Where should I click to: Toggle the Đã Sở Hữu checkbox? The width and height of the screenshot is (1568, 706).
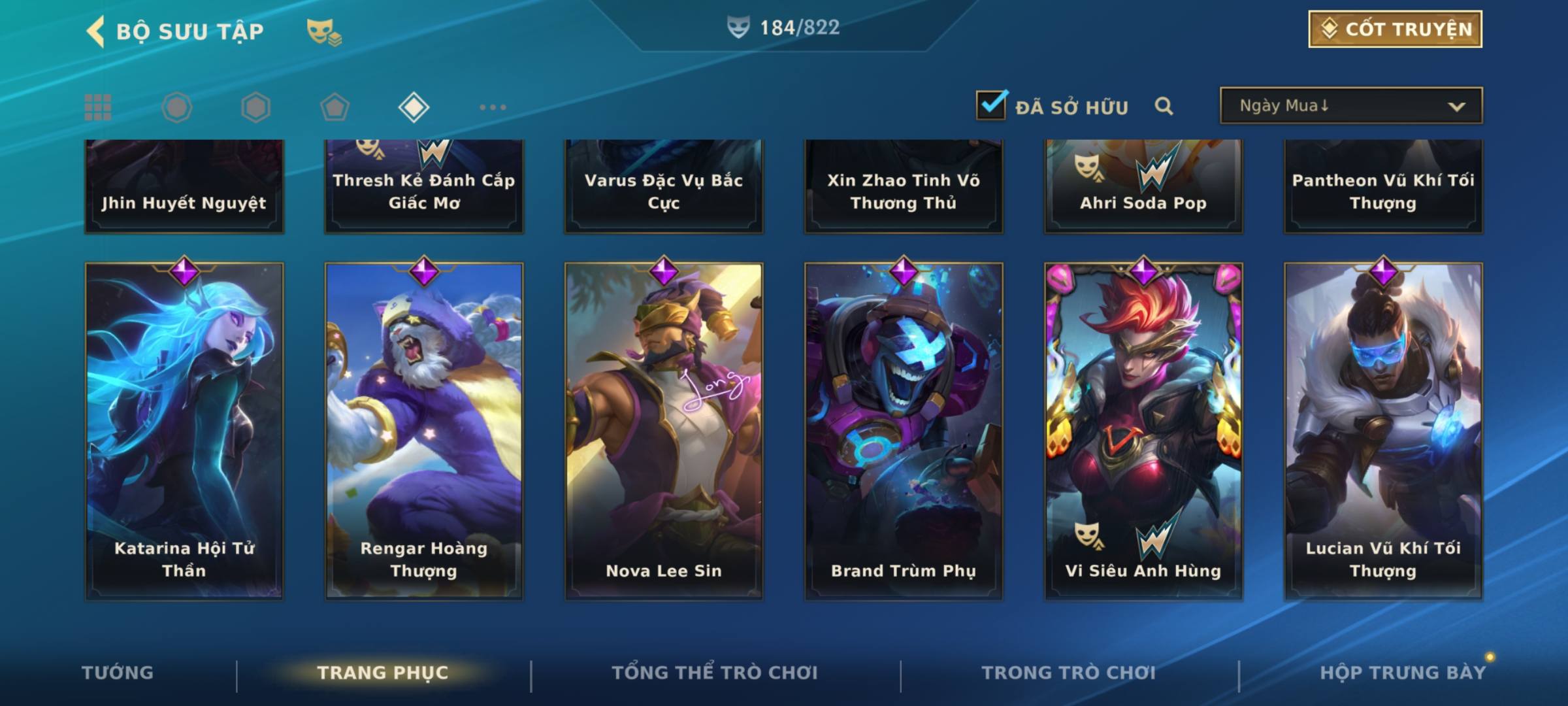991,105
